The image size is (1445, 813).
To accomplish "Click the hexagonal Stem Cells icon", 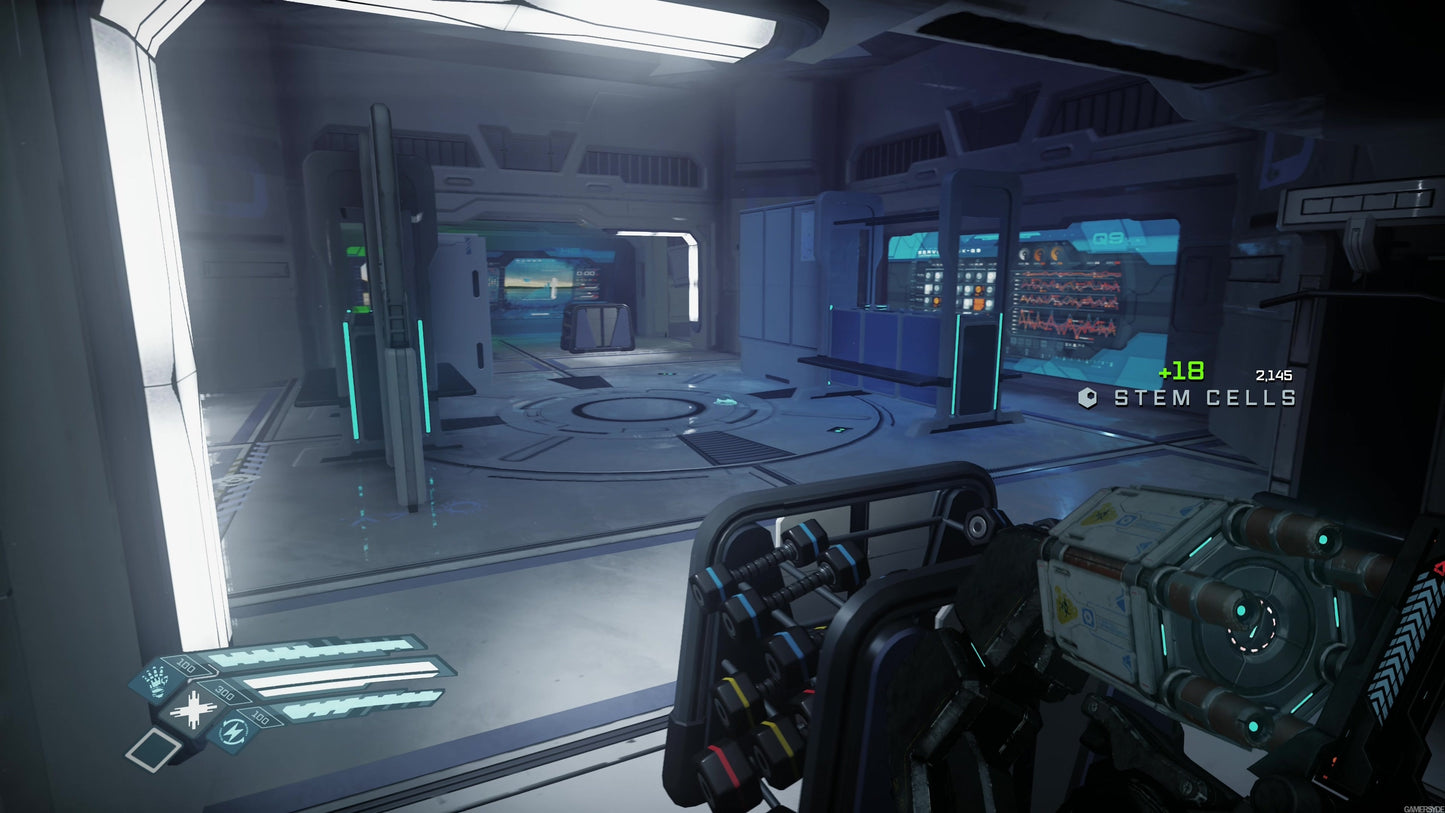I will click(x=1090, y=396).
